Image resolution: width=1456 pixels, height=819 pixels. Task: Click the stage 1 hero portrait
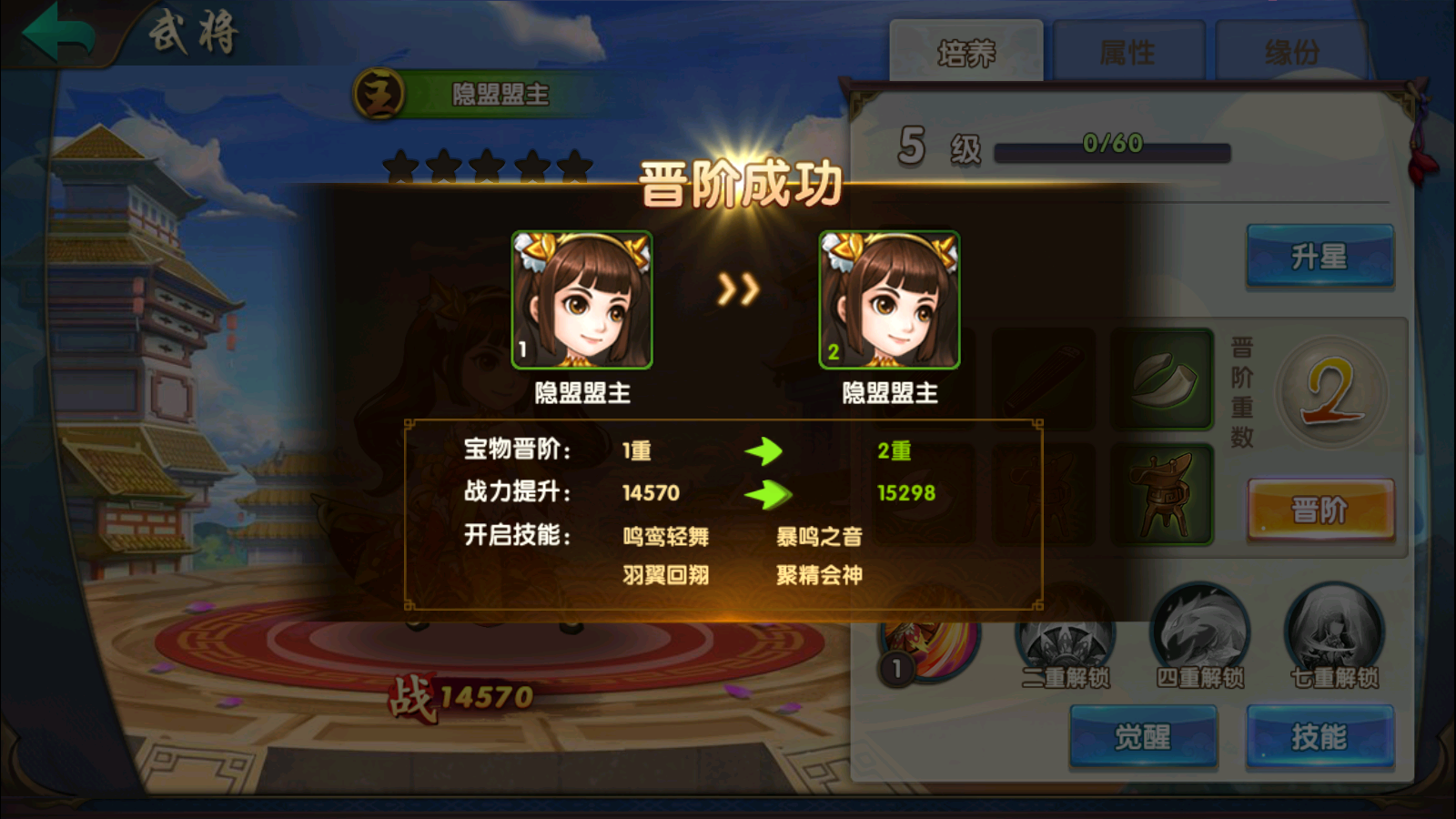582,300
